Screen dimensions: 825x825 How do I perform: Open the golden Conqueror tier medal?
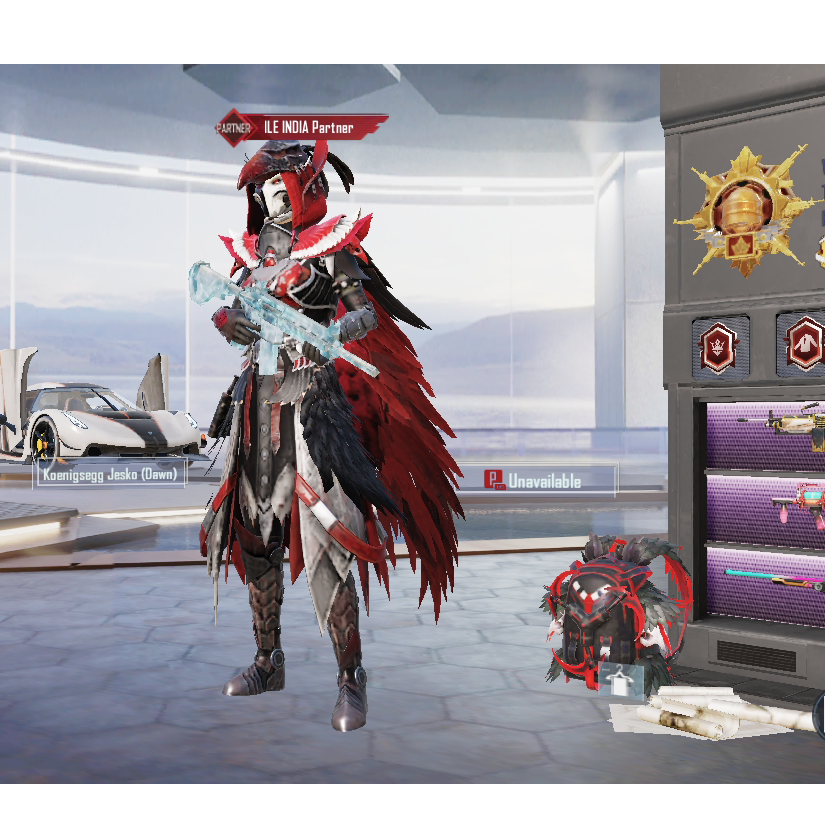click(743, 211)
